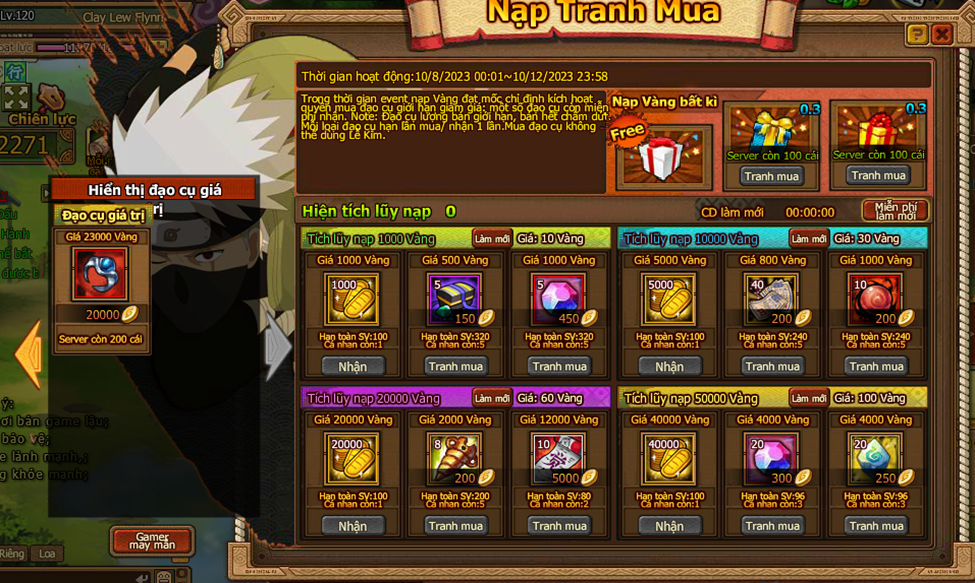Claim Nhận in the 1000 Vàng tier
975x583 pixels.
tap(352, 366)
